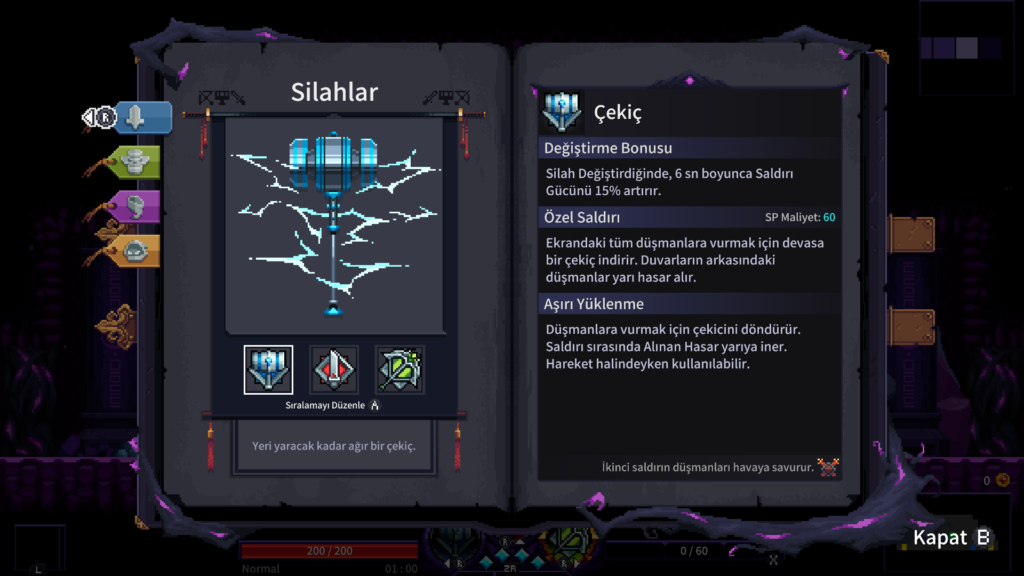Click Sıralamayı Düzenle to edit weapon order
This screenshot has width=1024, height=576.
tap(332, 406)
